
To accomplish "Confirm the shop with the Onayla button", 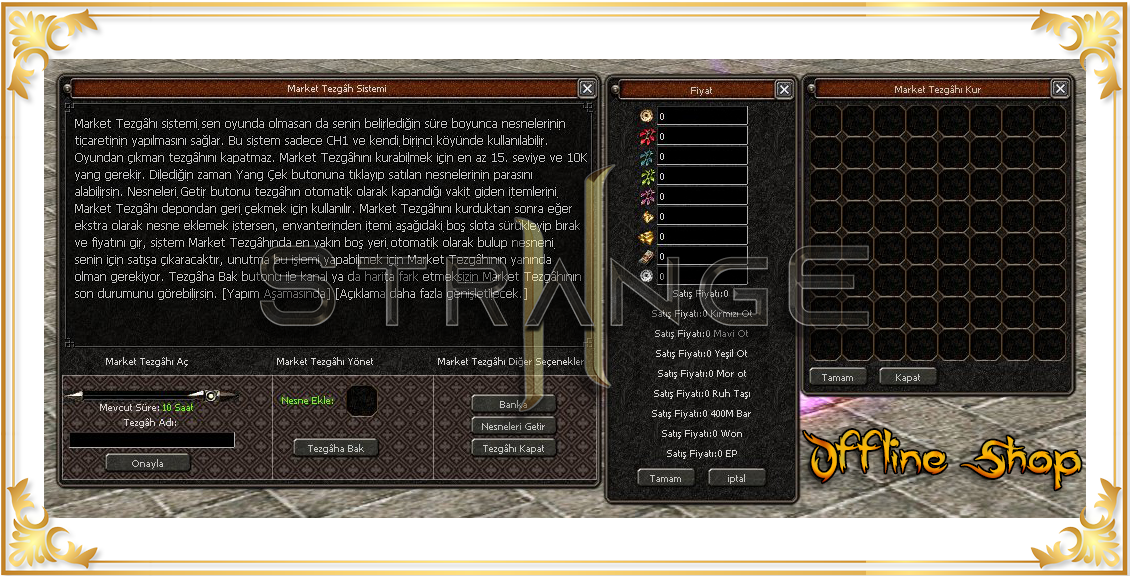I will pyautogui.click(x=147, y=463).
